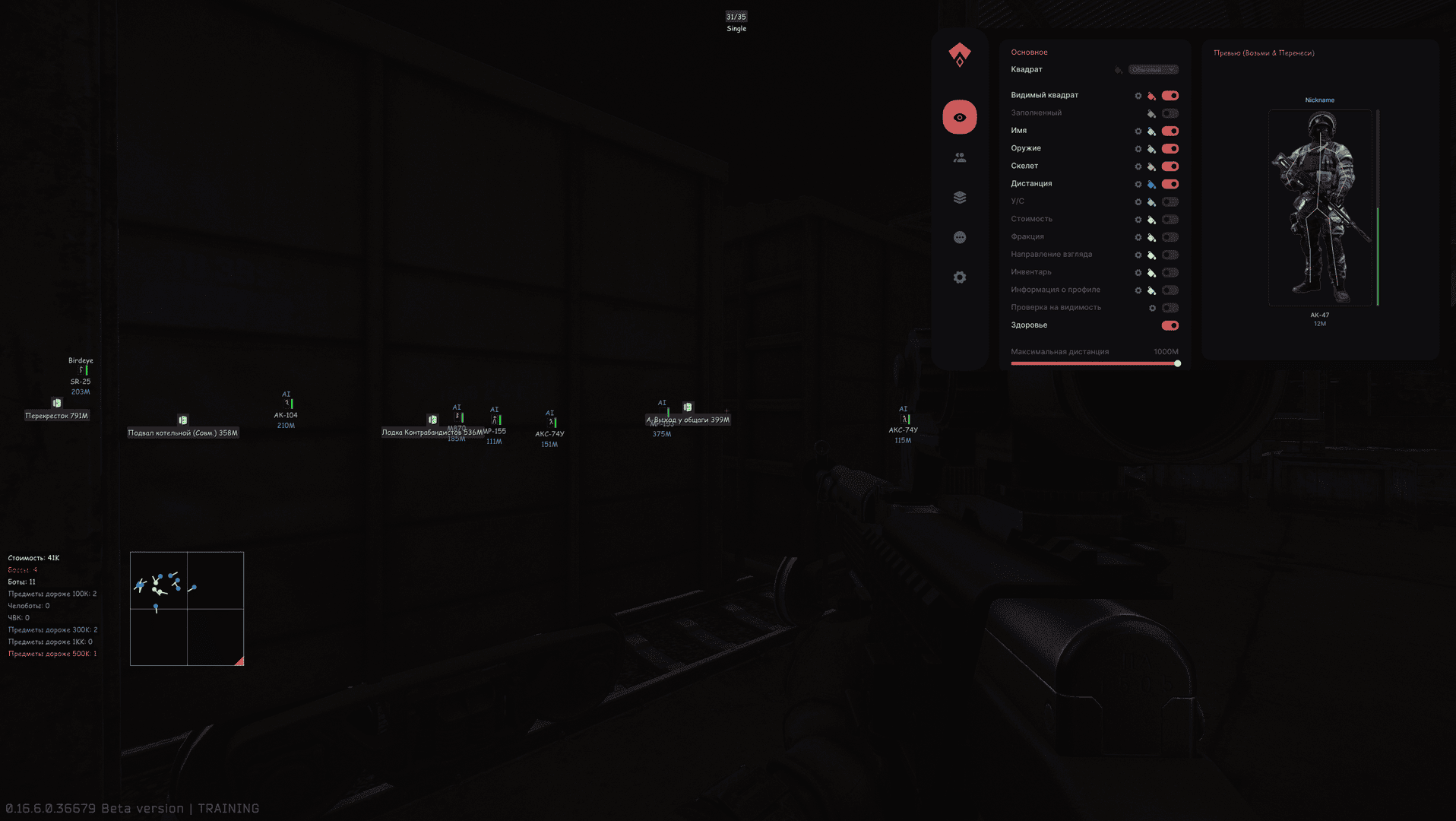The width and height of the screenshot is (1456, 821).
Task: Click the Основное section header
Action: (1030, 52)
